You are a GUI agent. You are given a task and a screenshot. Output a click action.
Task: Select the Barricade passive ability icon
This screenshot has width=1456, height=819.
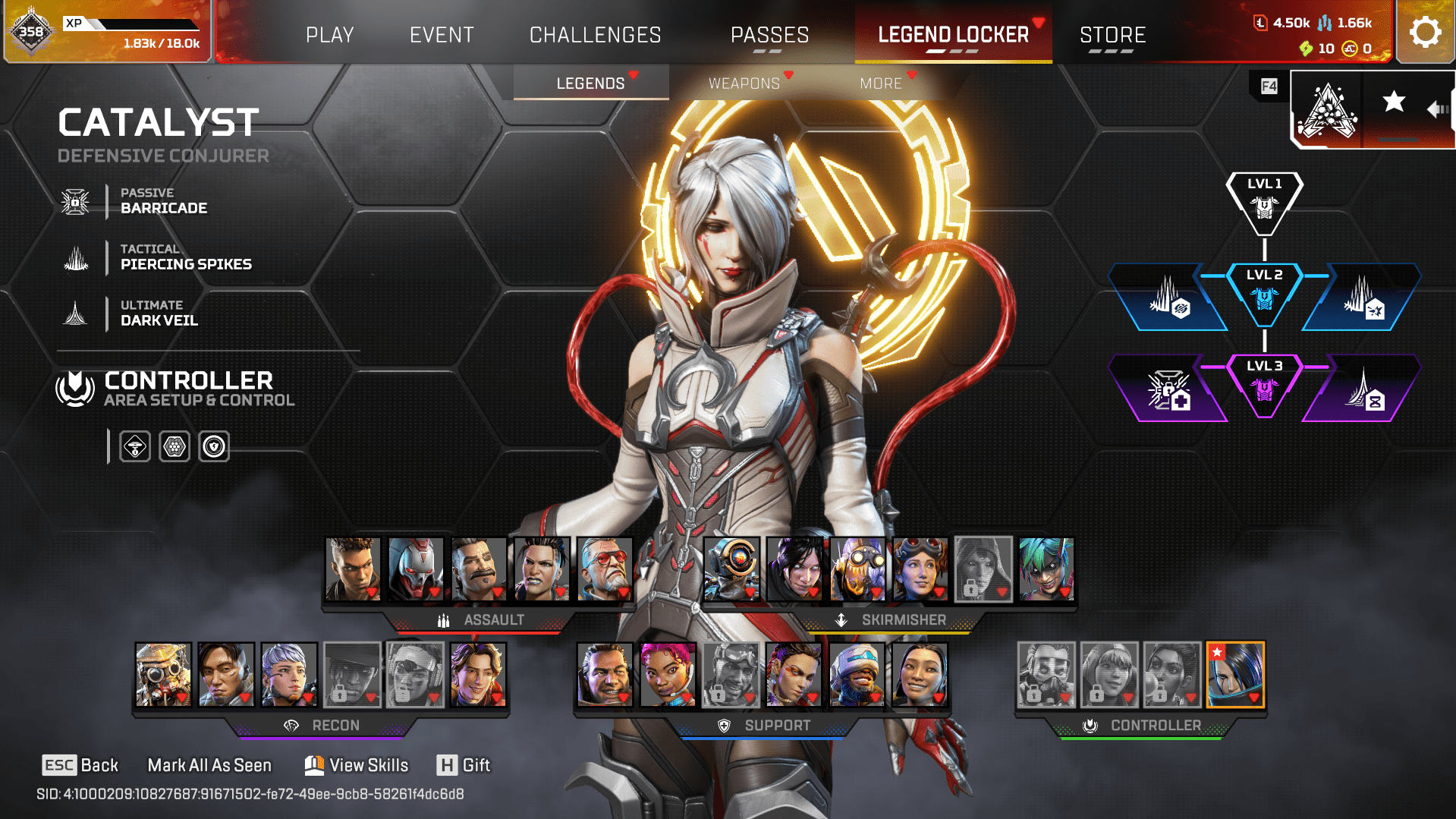click(74, 201)
